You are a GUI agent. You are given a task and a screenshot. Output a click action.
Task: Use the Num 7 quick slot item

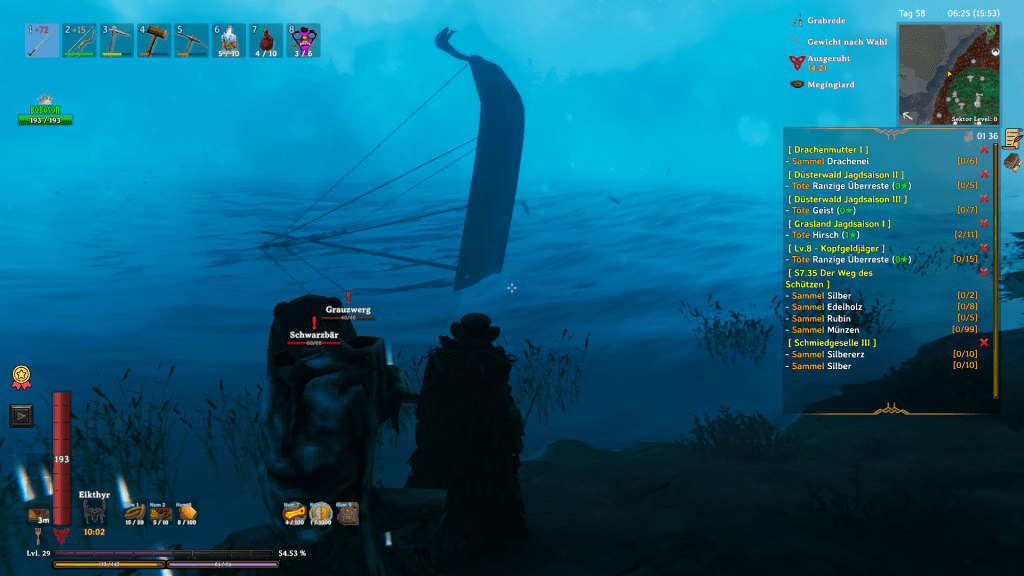[293, 514]
